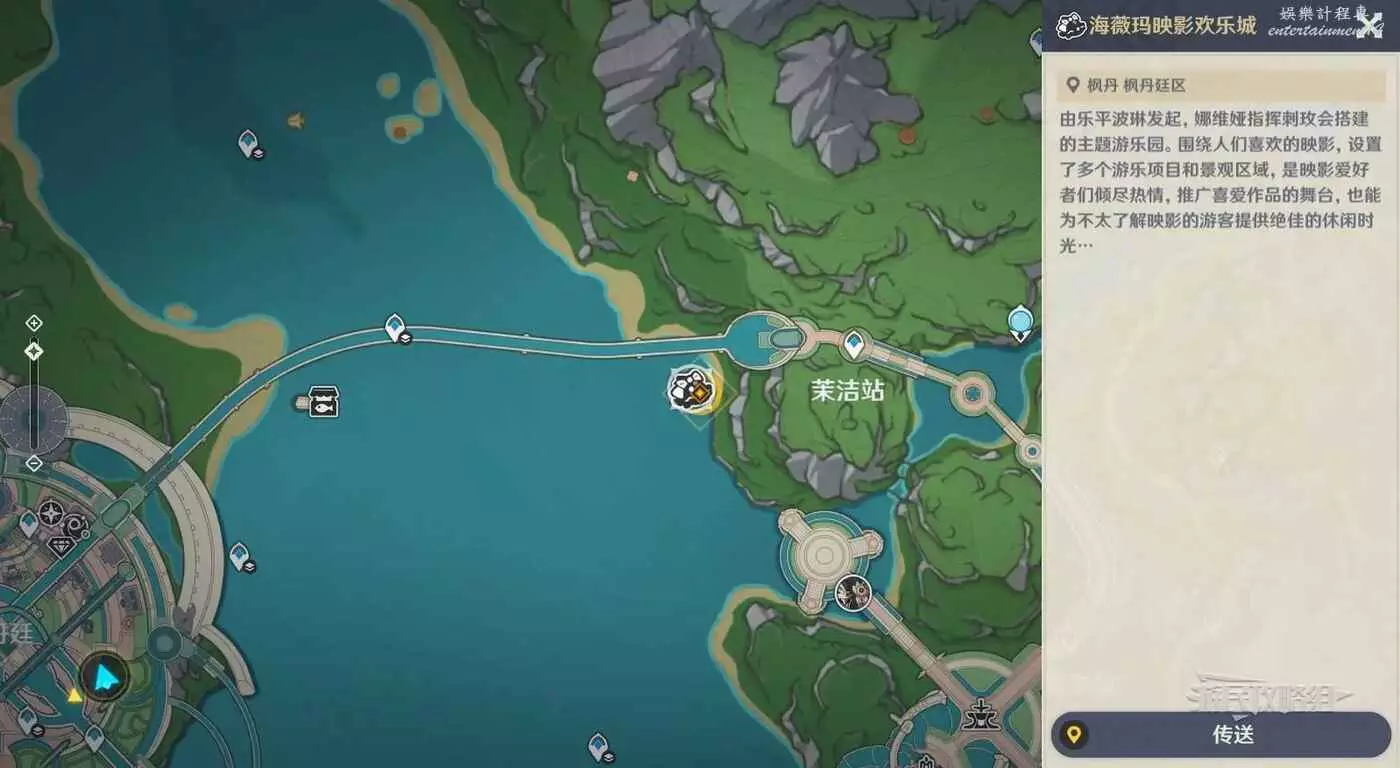The height and width of the screenshot is (768, 1400).
Task: Select the waypoint above the 茉洁站 label
Action: (853, 345)
